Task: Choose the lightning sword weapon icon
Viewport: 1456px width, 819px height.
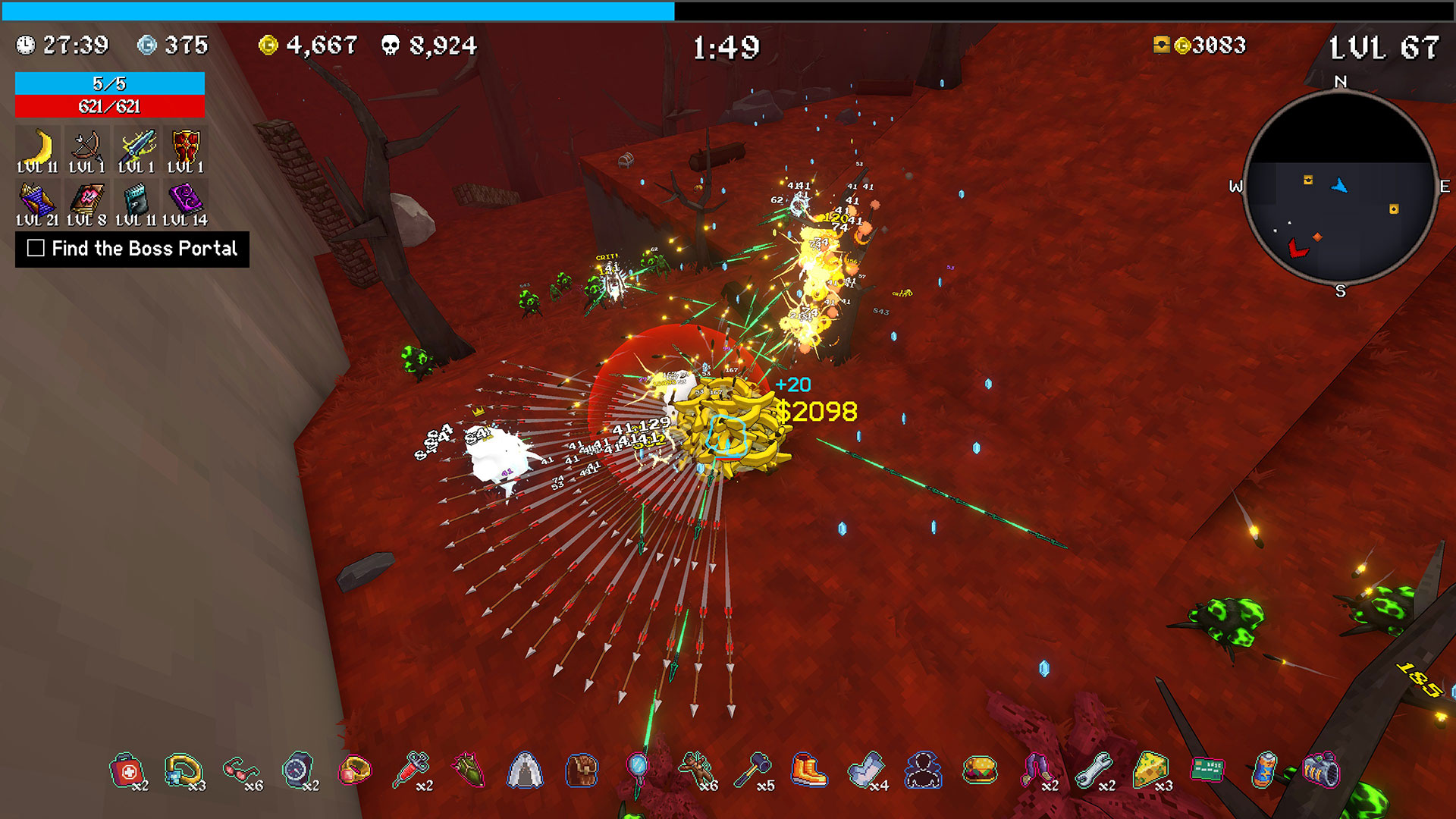Action: pos(136,146)
